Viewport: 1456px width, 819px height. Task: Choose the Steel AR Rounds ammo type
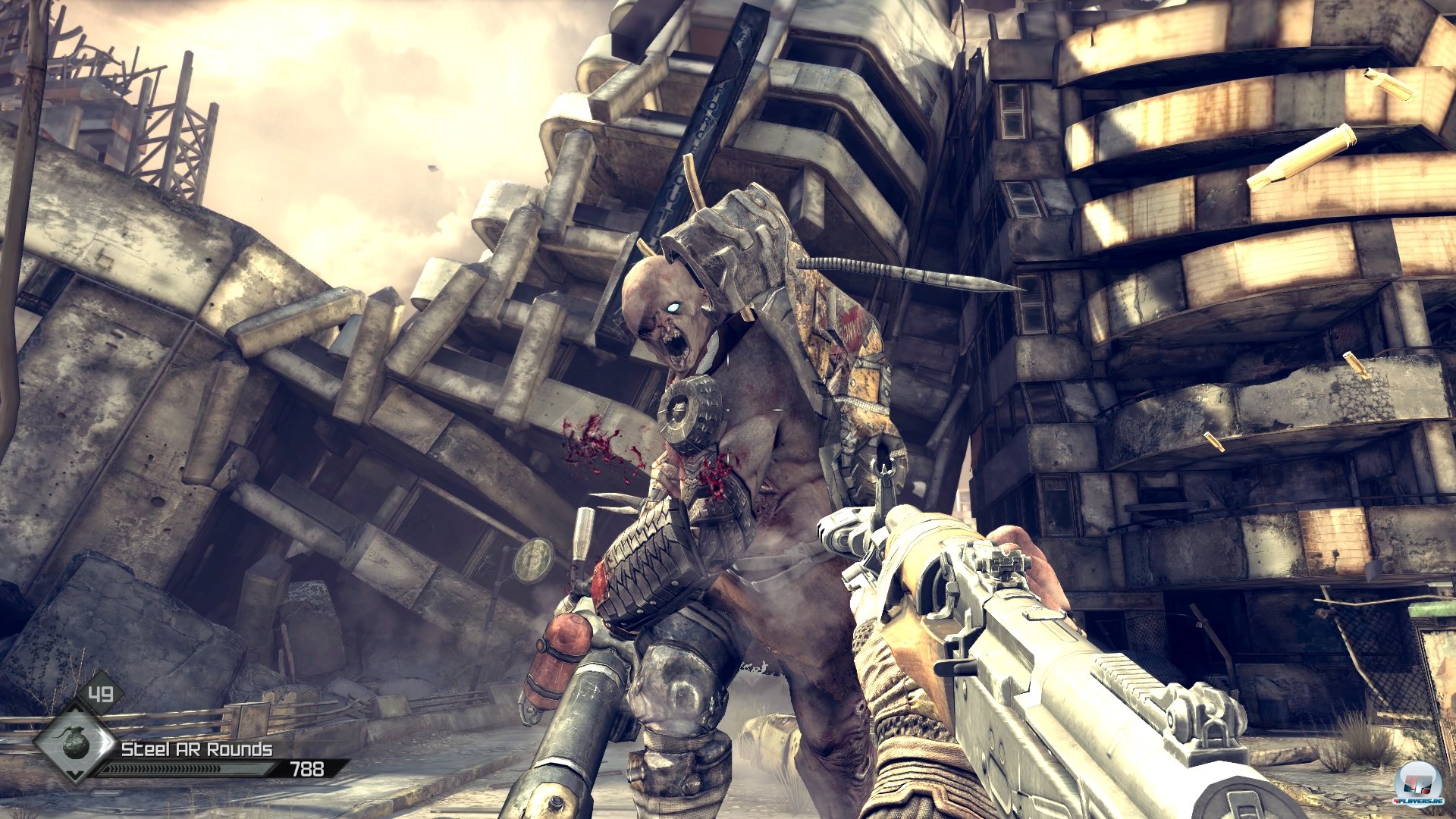pyautogui.click(x=196, y=749)
